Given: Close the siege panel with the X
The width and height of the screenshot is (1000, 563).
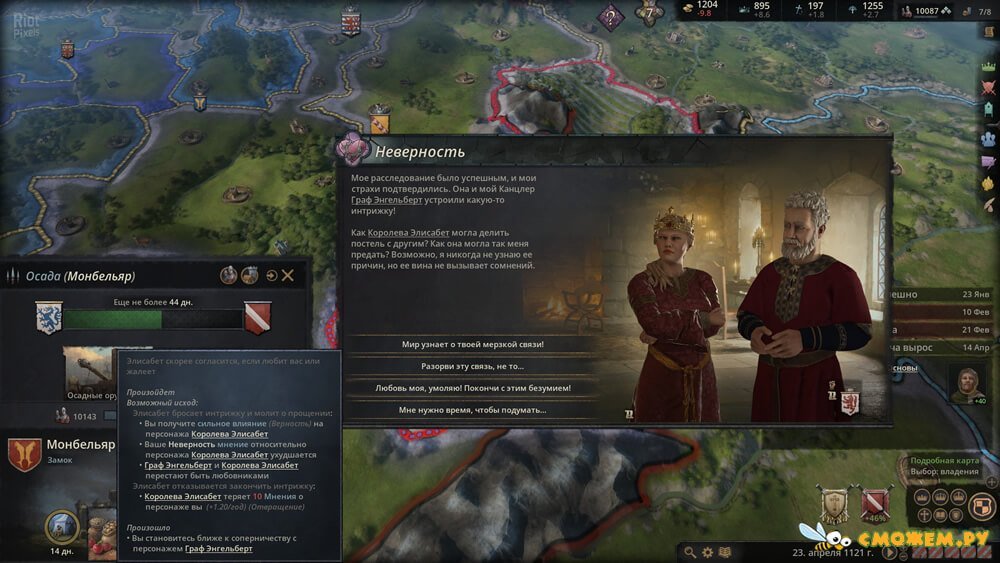Looking at the screenshot, I should pos(288,275).
